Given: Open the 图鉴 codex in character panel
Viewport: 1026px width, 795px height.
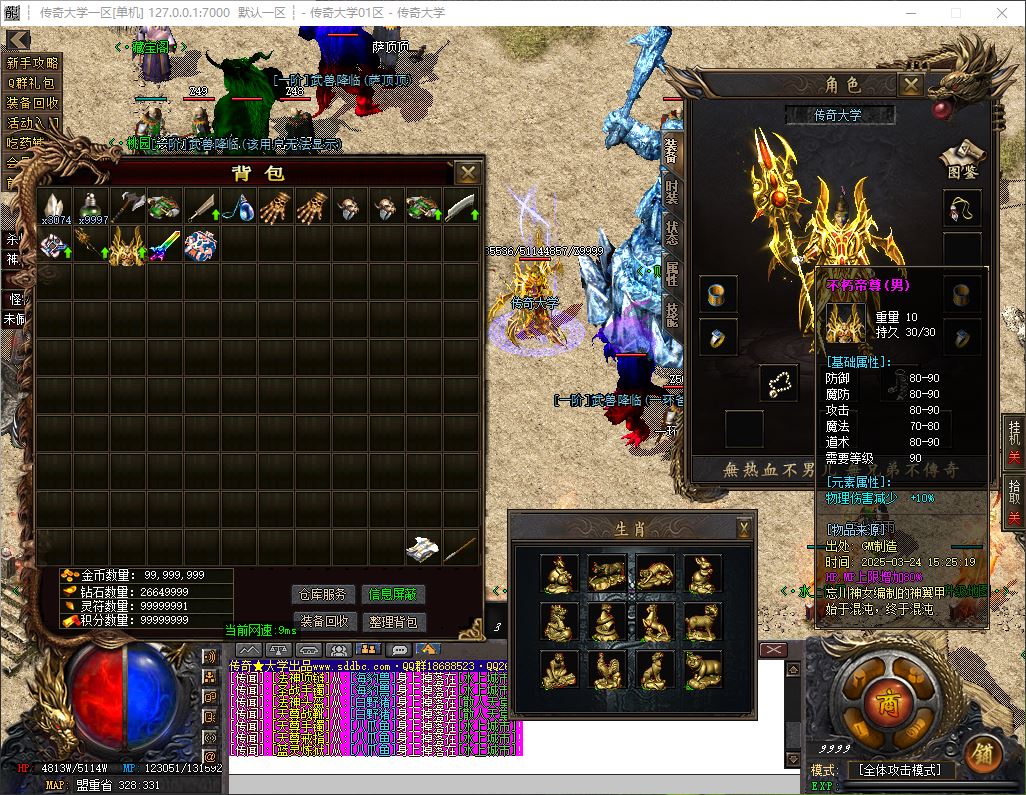Looking at the screenshot, I should coord(960,160).
